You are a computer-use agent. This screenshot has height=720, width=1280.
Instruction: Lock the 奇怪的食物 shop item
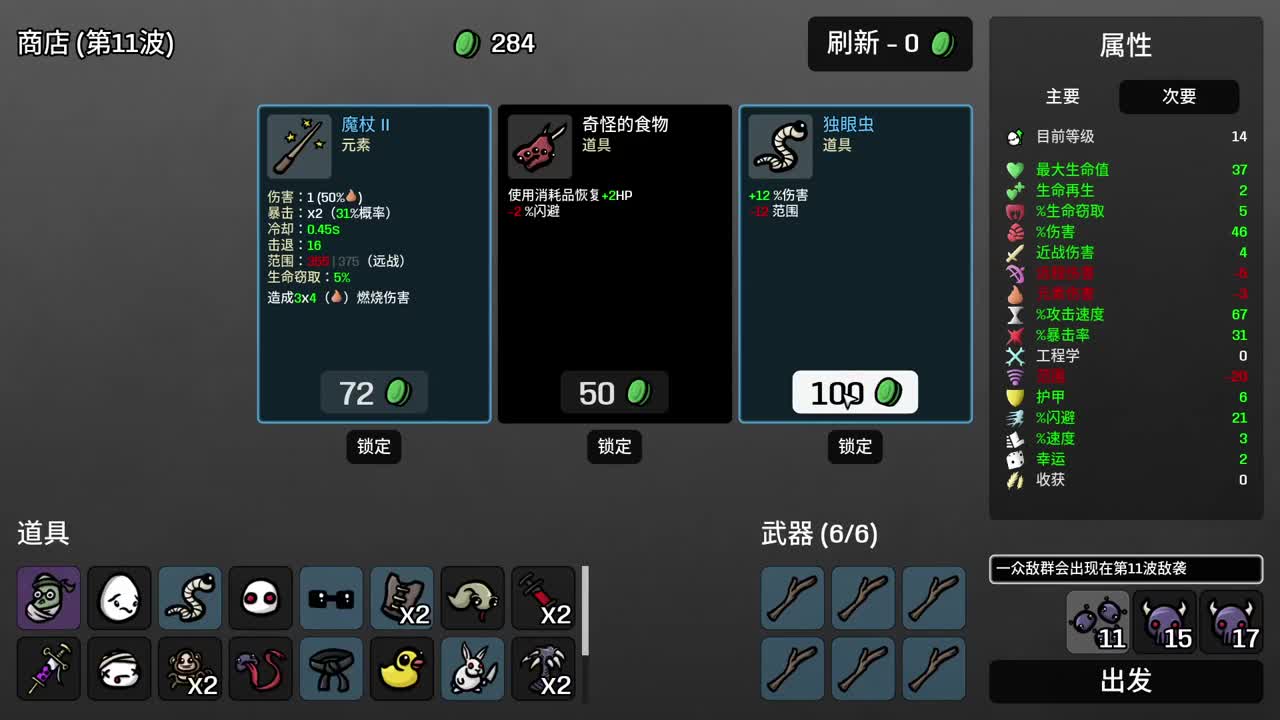click(x=614, y=447)
